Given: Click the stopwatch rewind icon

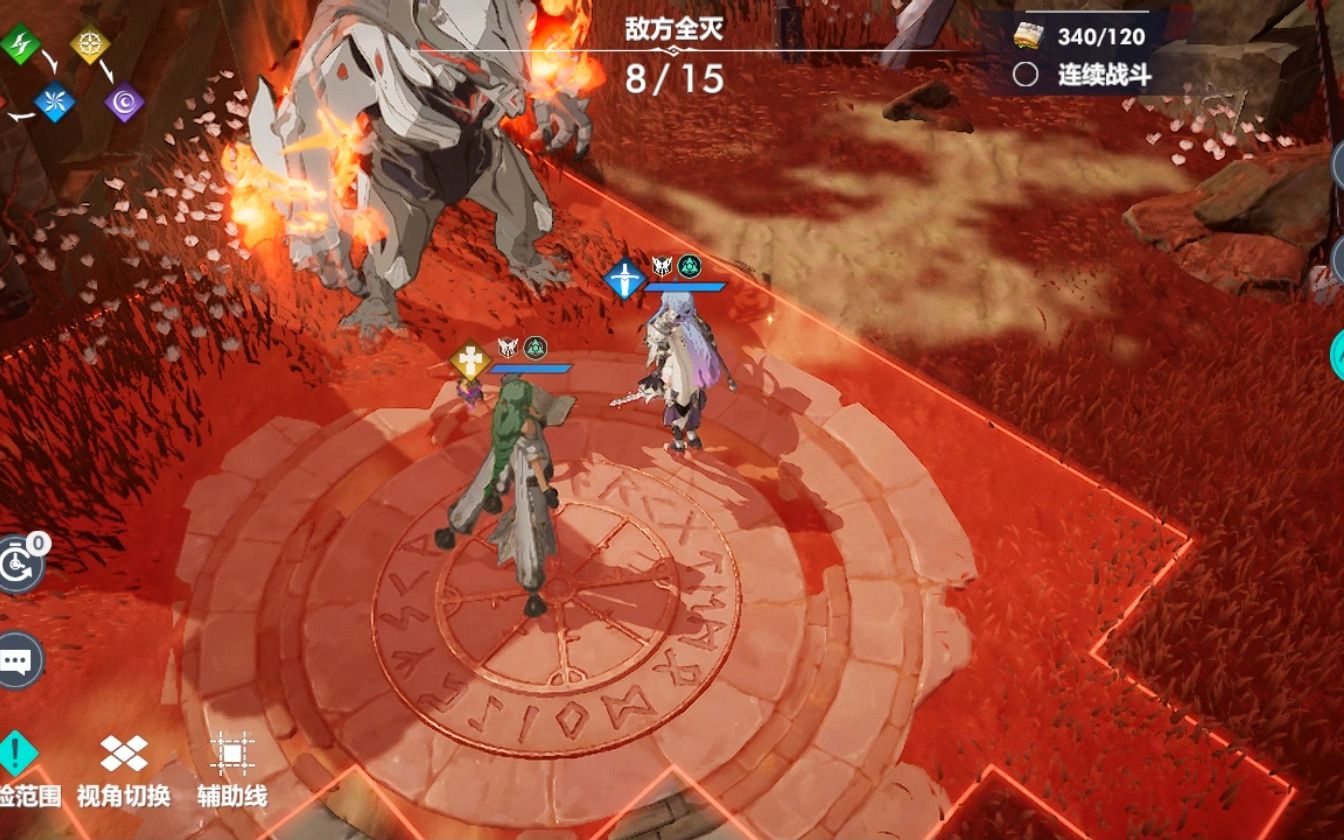Looking at the screenshot, I should click(x=18, y=567).
